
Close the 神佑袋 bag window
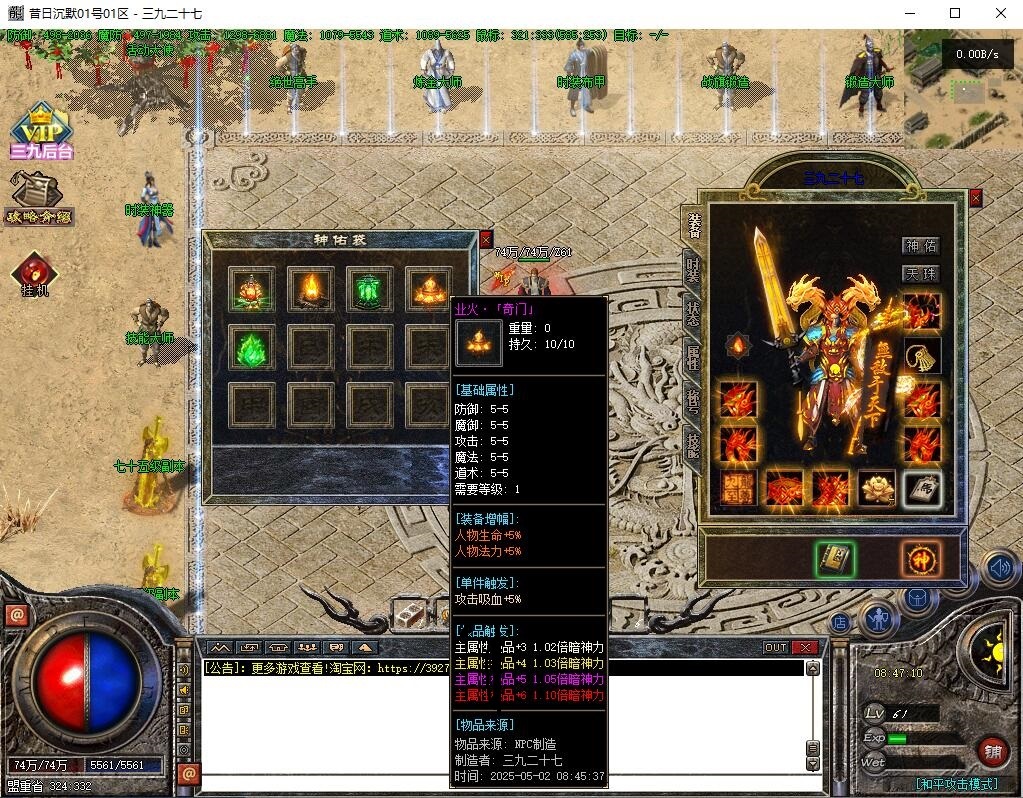(x=486, y=239)
